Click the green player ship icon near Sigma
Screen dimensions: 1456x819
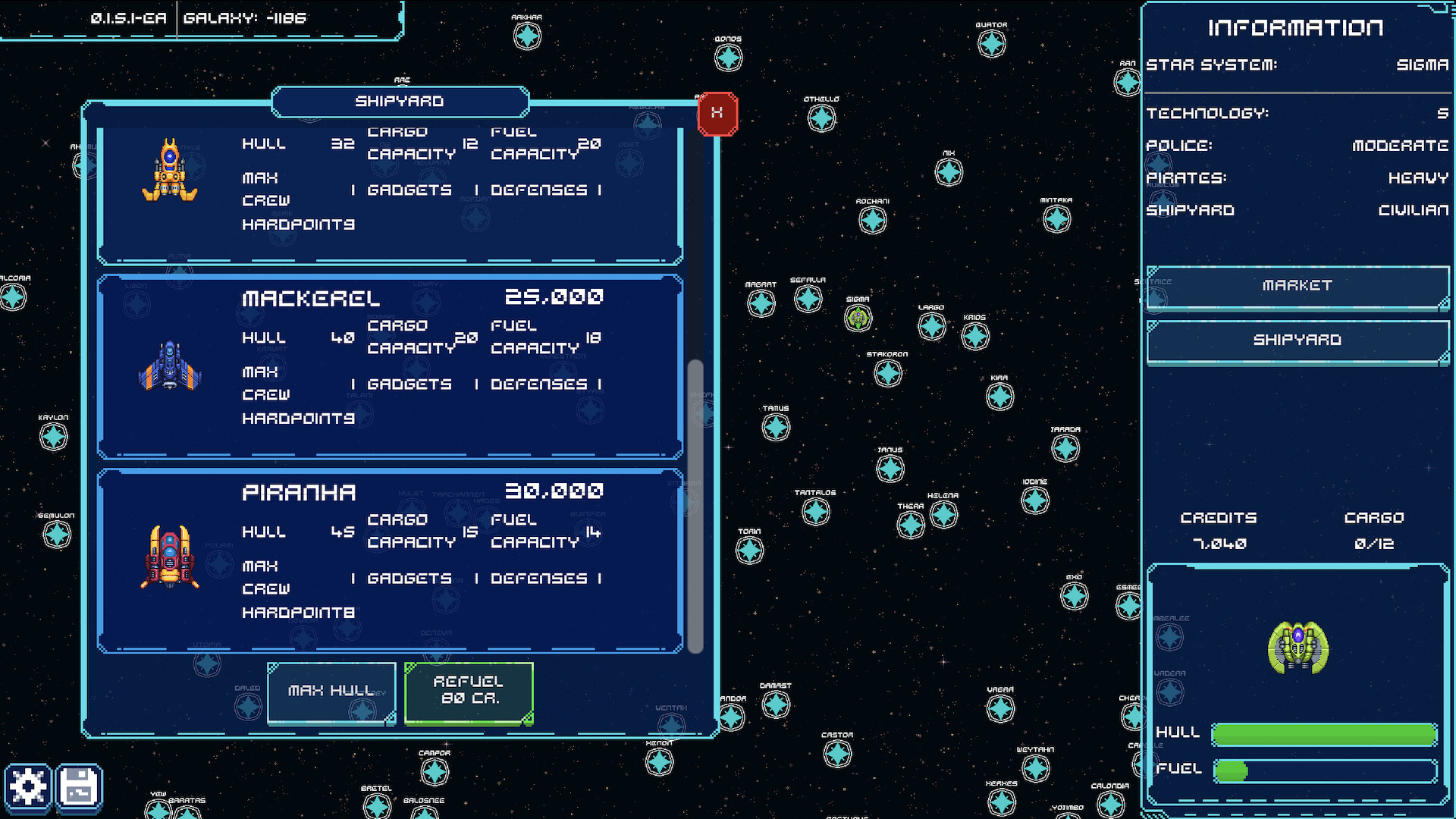pos(858,319)
